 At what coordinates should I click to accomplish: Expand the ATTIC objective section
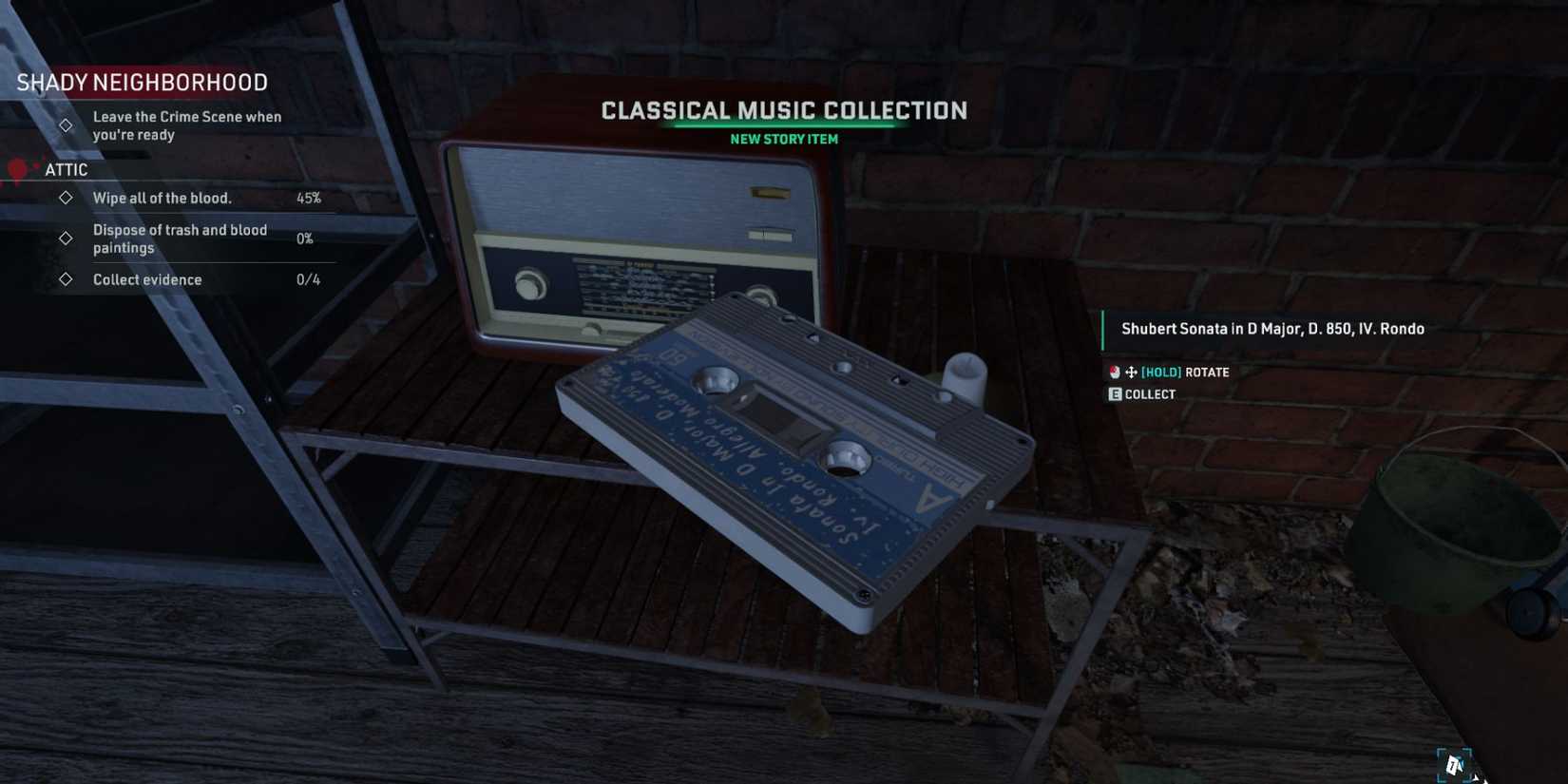click(x=65, y=169)
